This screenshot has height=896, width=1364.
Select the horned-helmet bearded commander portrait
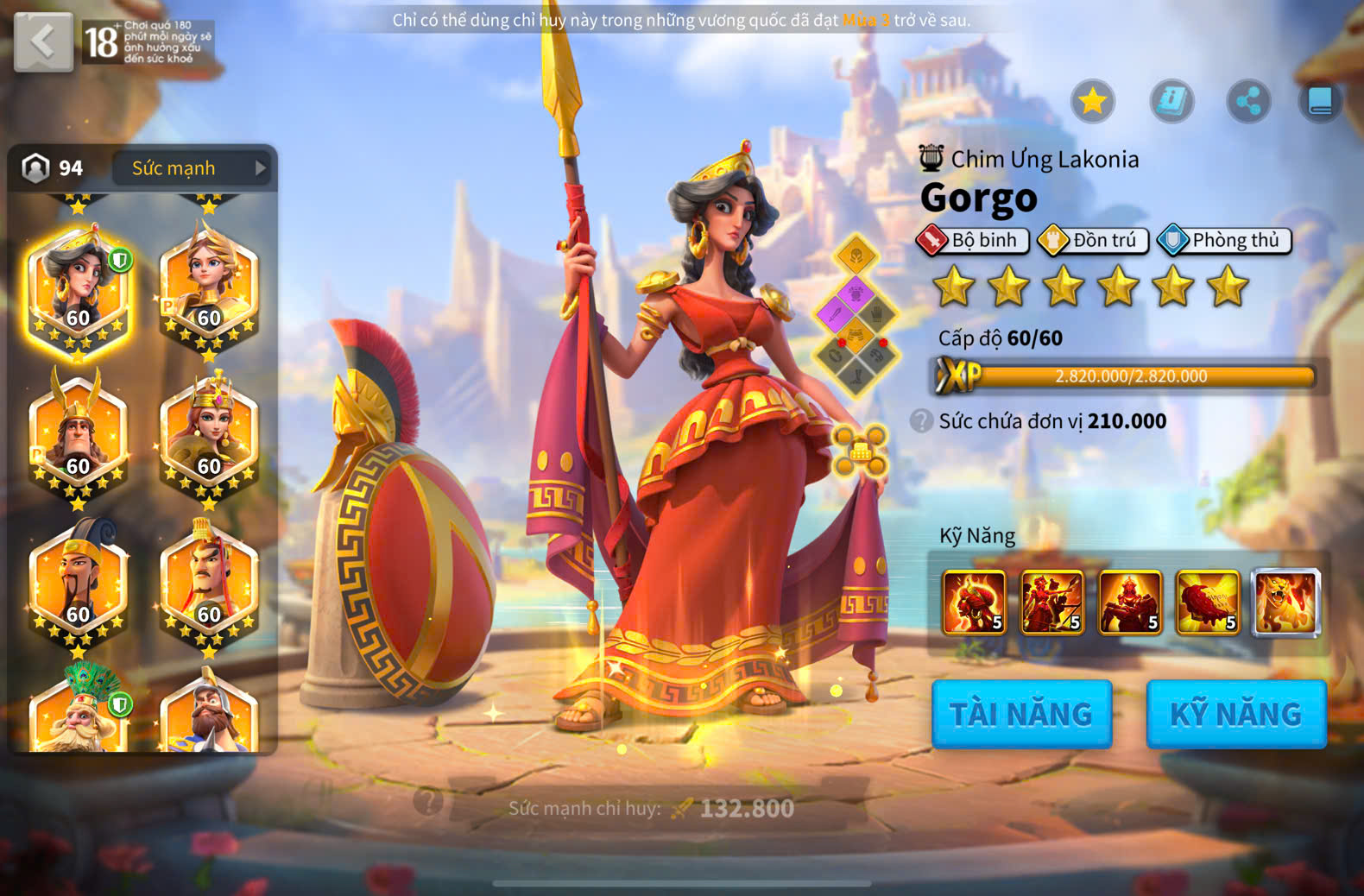click(78, 436)
